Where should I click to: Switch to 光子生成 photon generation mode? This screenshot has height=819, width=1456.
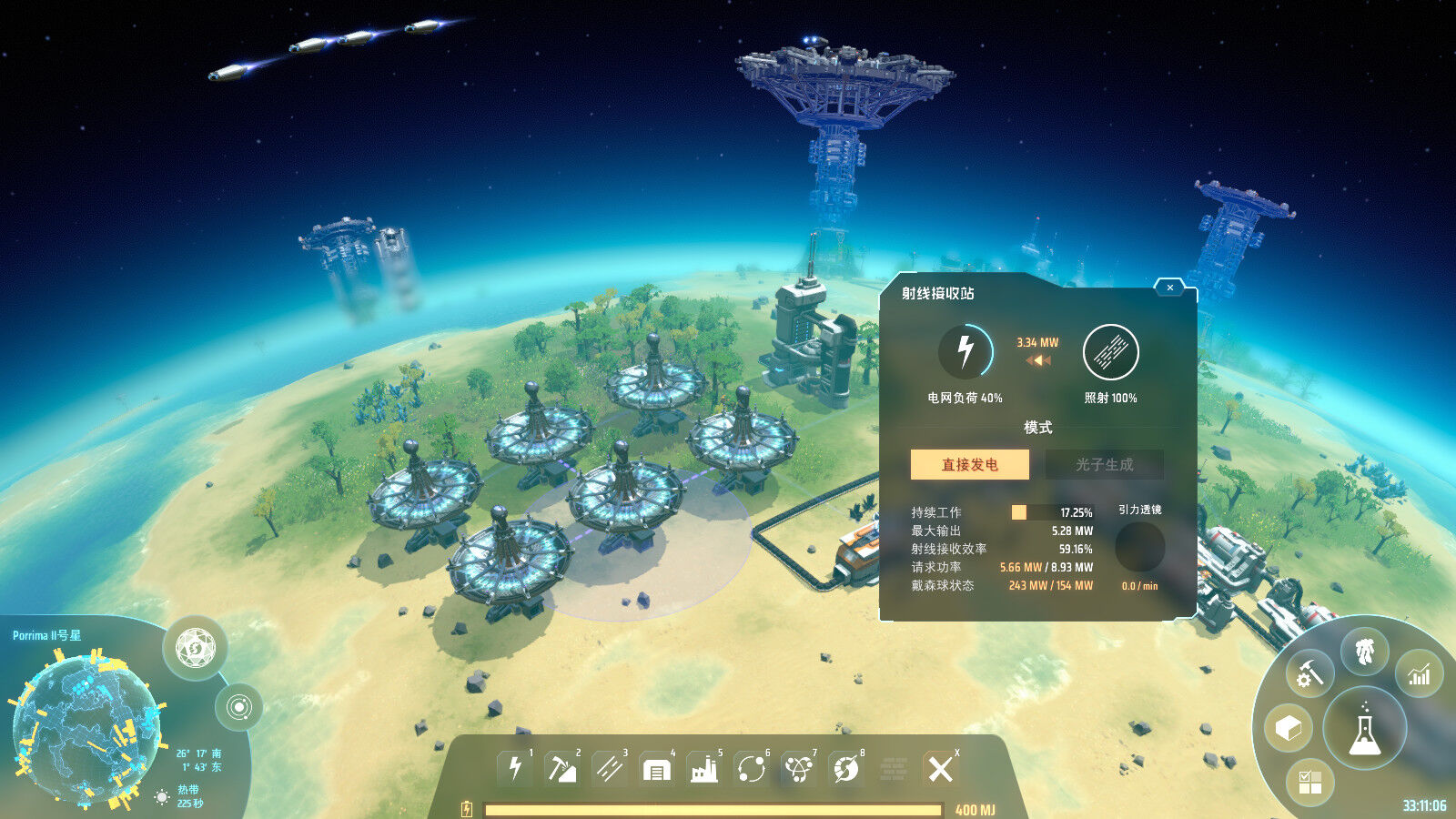tap(1104, 464)
